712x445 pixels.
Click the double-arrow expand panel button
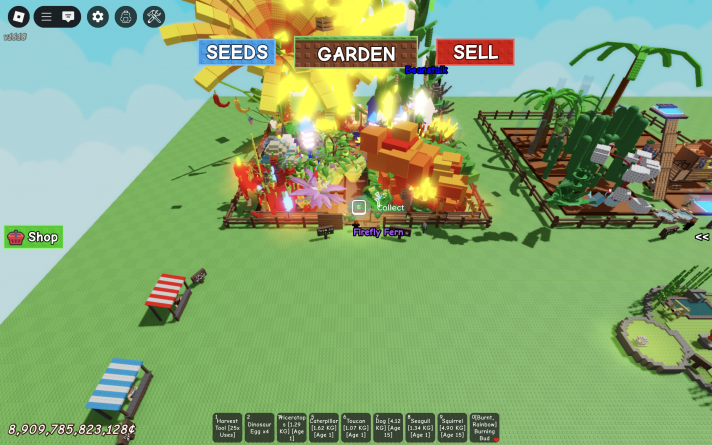702,237
